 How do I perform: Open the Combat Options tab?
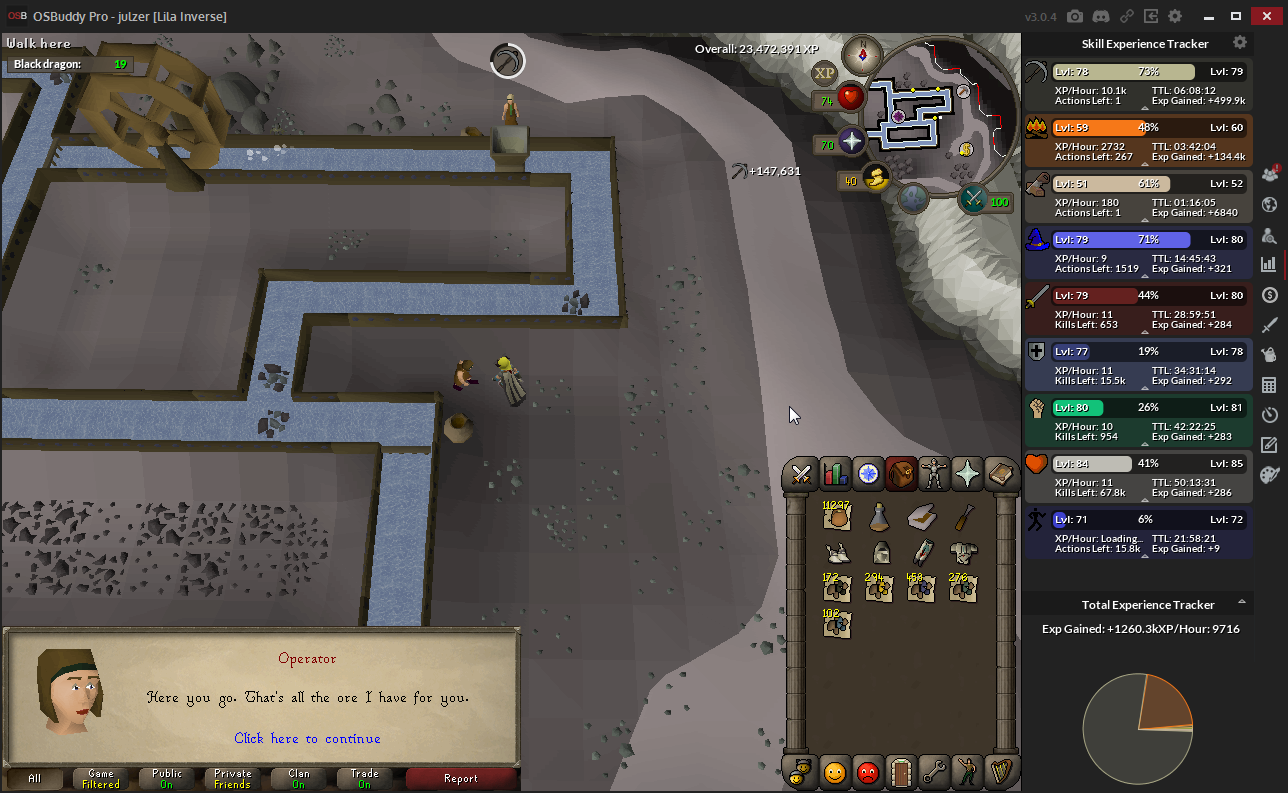(800, 474)
